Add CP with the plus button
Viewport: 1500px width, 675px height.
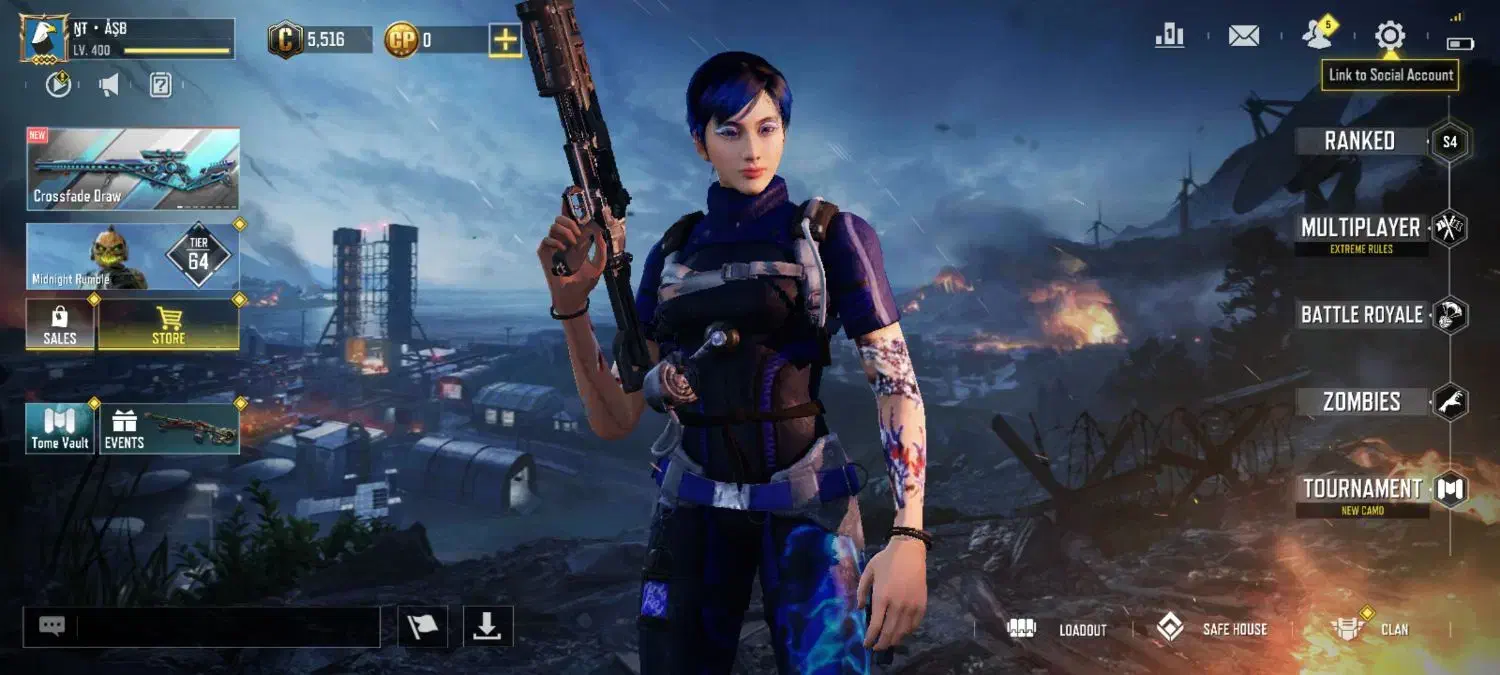(505, 40)
